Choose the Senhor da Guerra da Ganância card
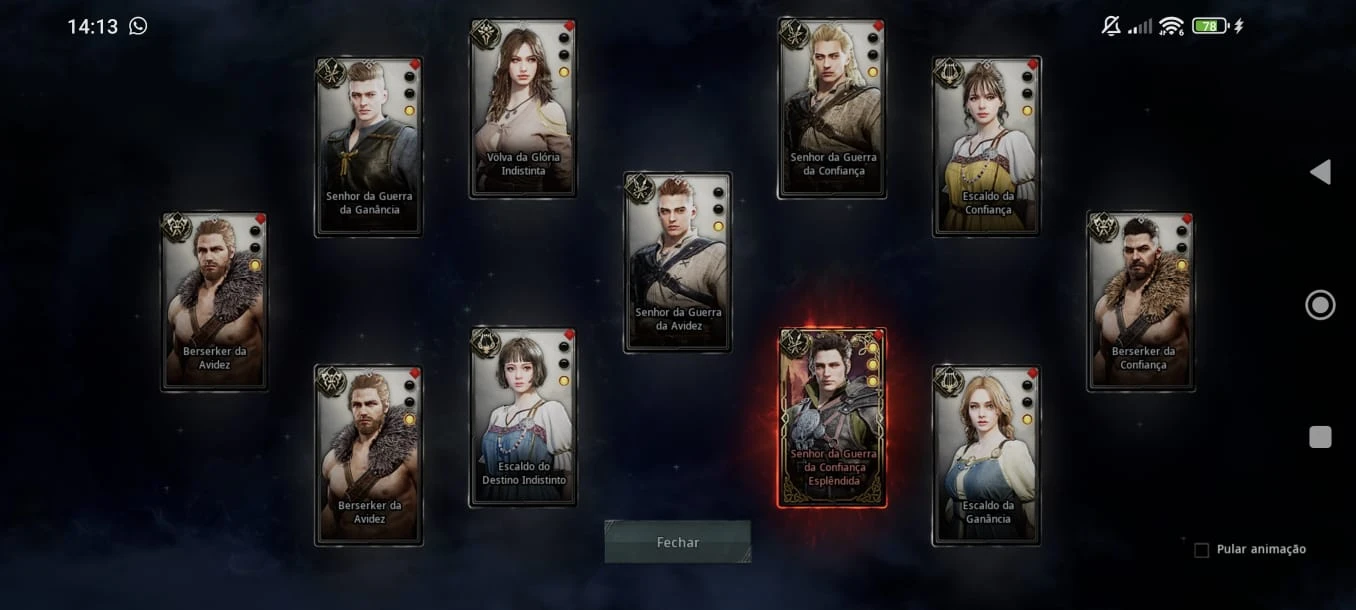 369,147
